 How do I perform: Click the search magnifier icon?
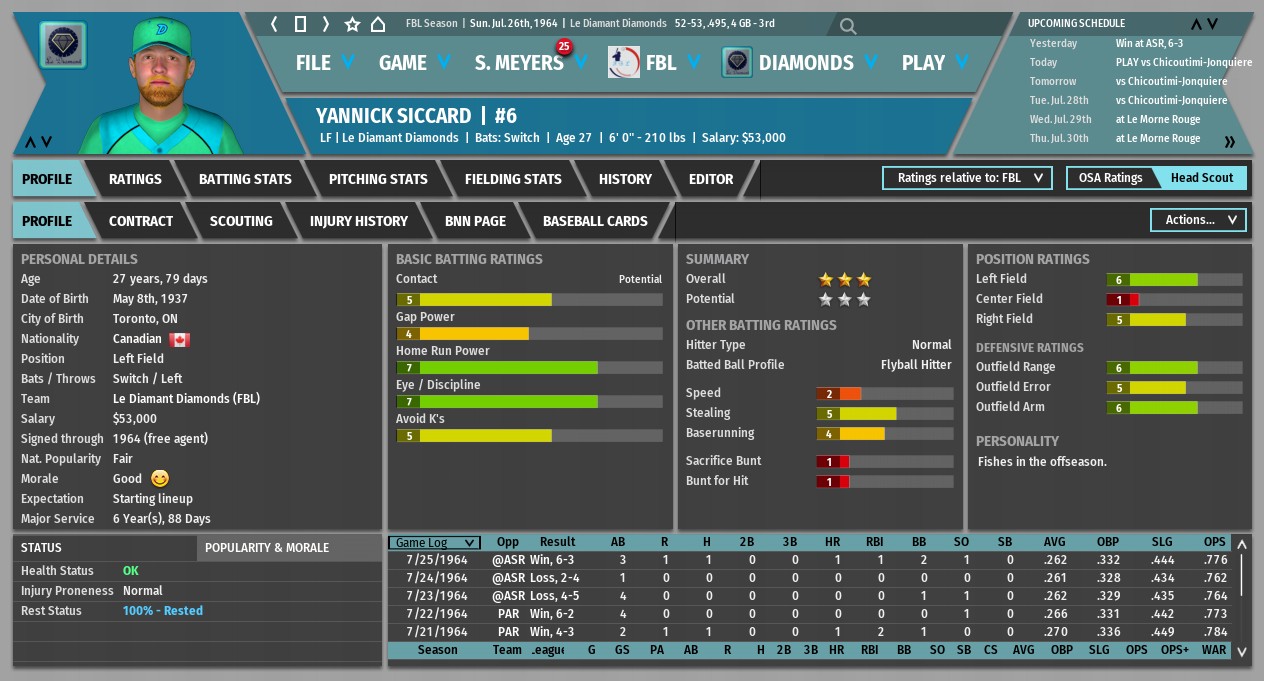click(848, 27)
